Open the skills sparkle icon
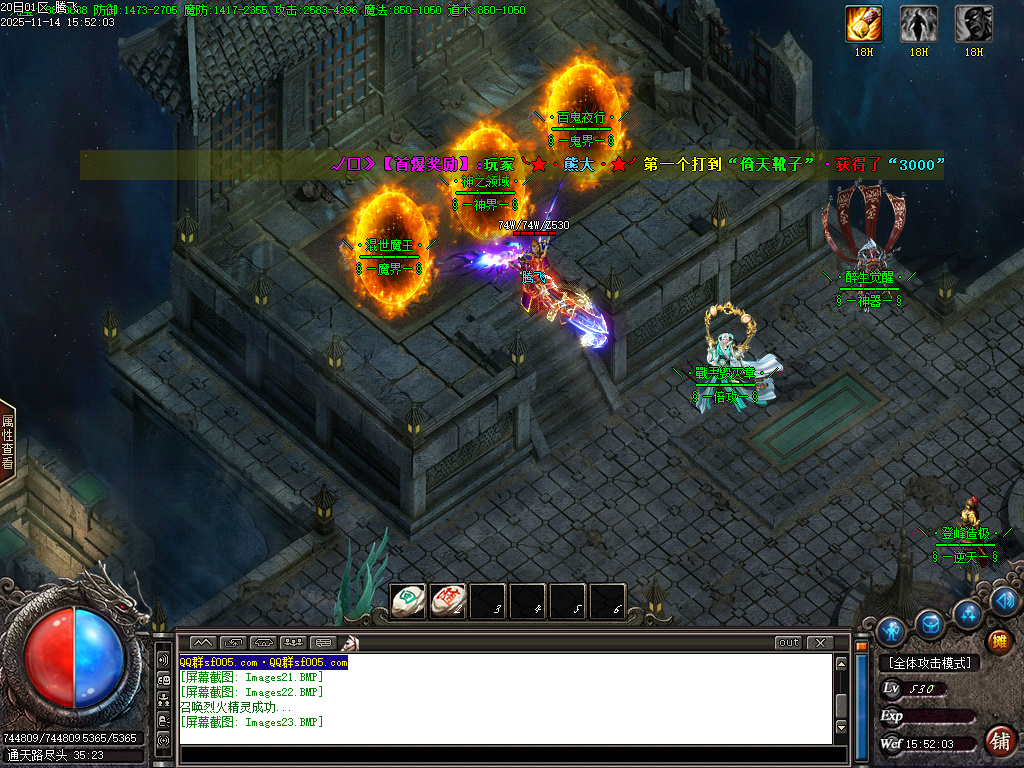Screen dimensions: 1024x768 pyautogui.click(x=968, y=612)
